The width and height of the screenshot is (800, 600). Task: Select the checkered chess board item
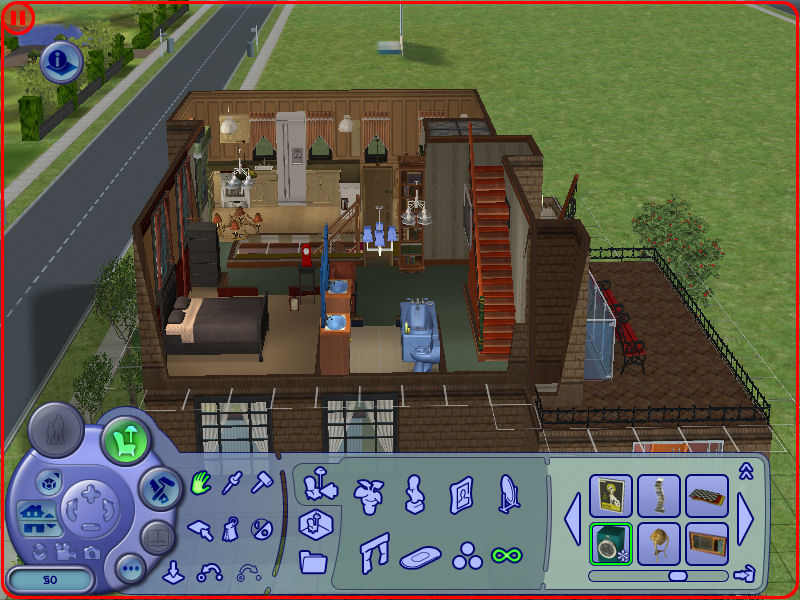(707, 495)
